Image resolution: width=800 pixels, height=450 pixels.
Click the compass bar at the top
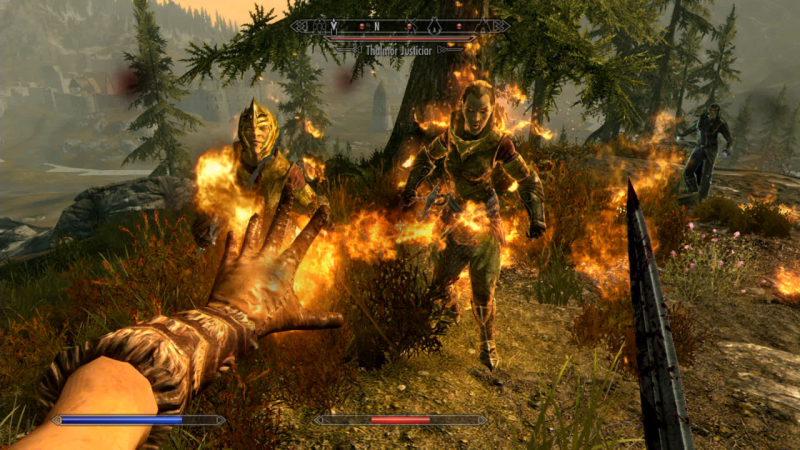400,26
